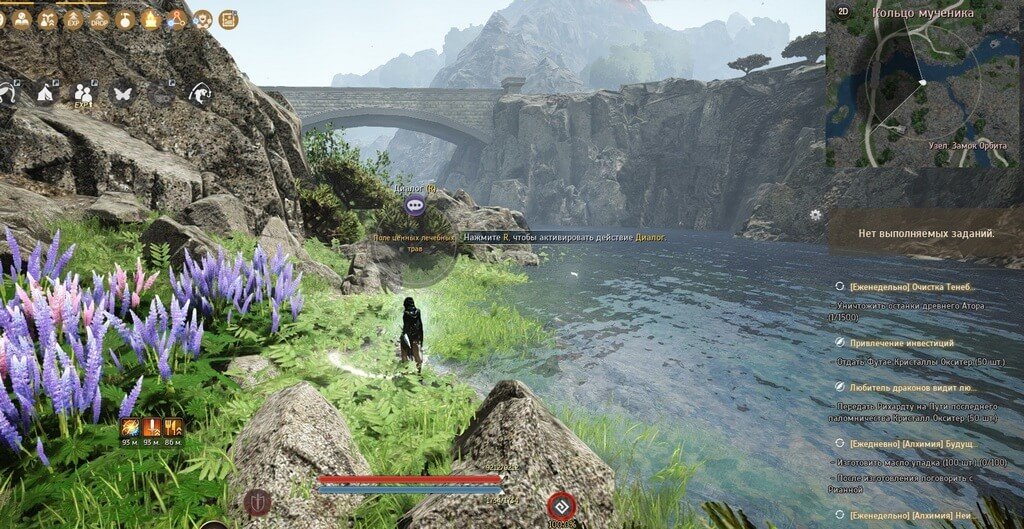Click the tent camp icon
Image resolution: width=1024 pixels, height=529 pixels.
pos(45,93)
